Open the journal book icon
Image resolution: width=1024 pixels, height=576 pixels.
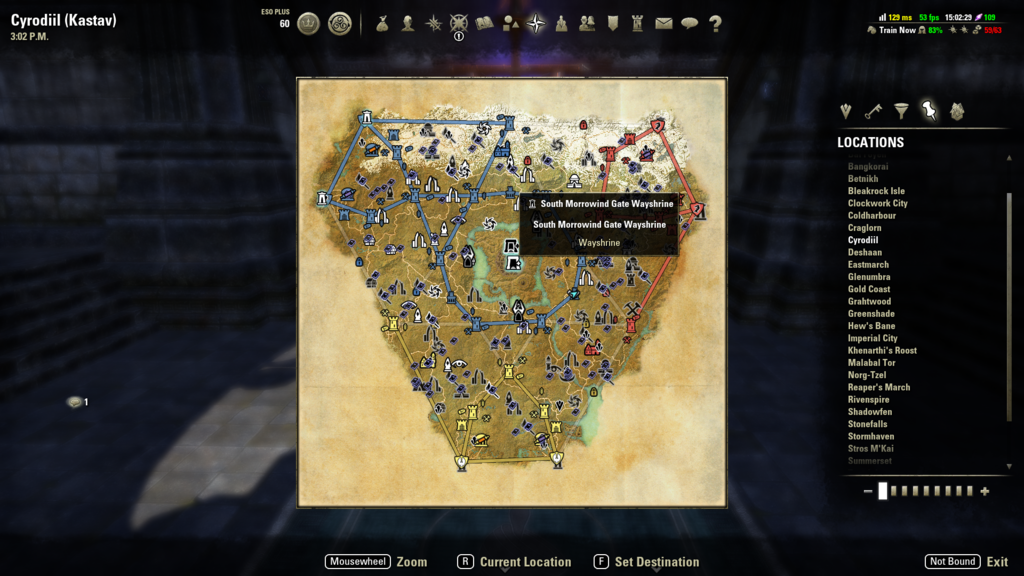point(485,24)
